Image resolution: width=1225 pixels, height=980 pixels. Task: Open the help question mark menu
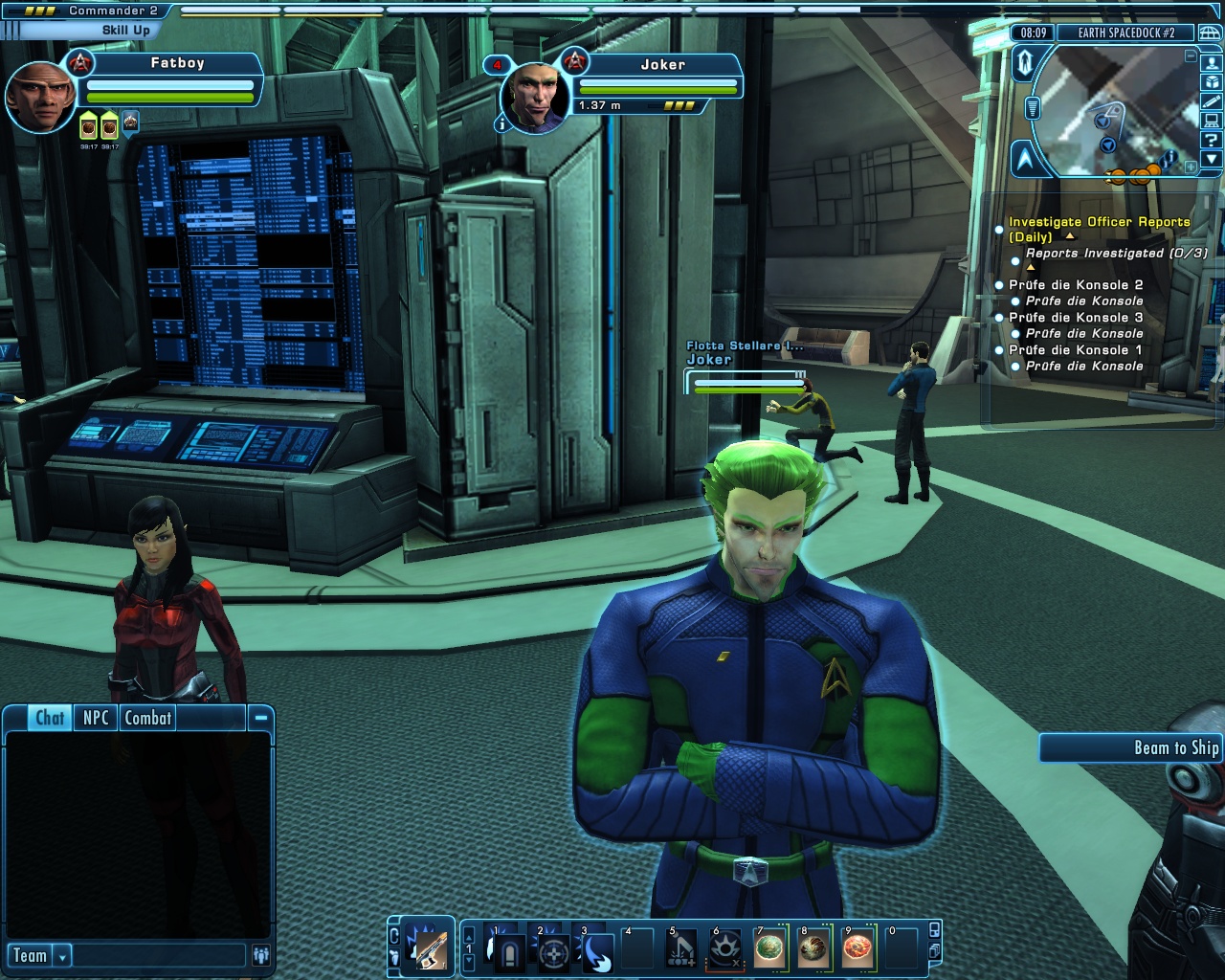pyautogui.click(x=1212, y=140)
